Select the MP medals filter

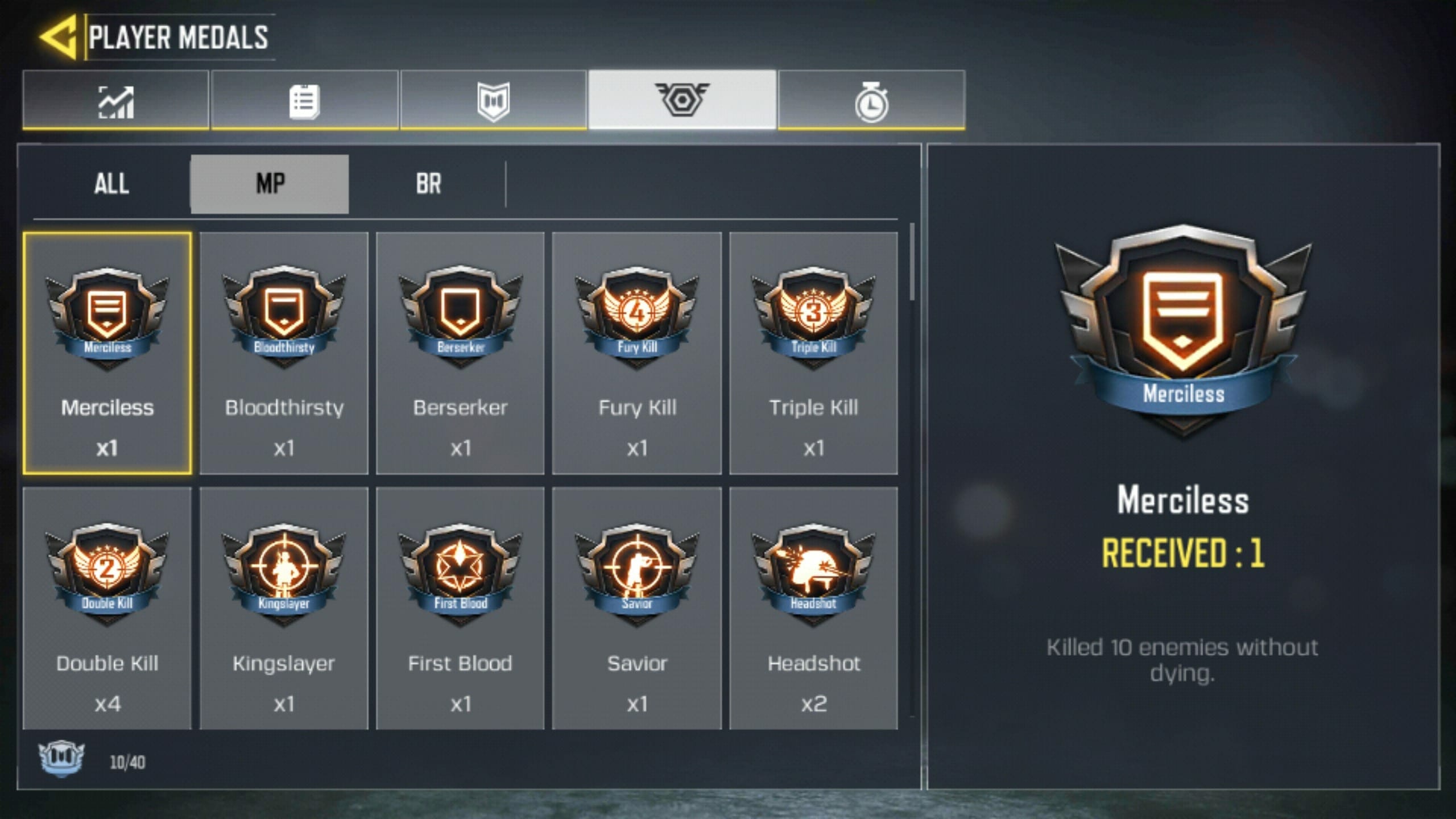[x=270, y=184]
